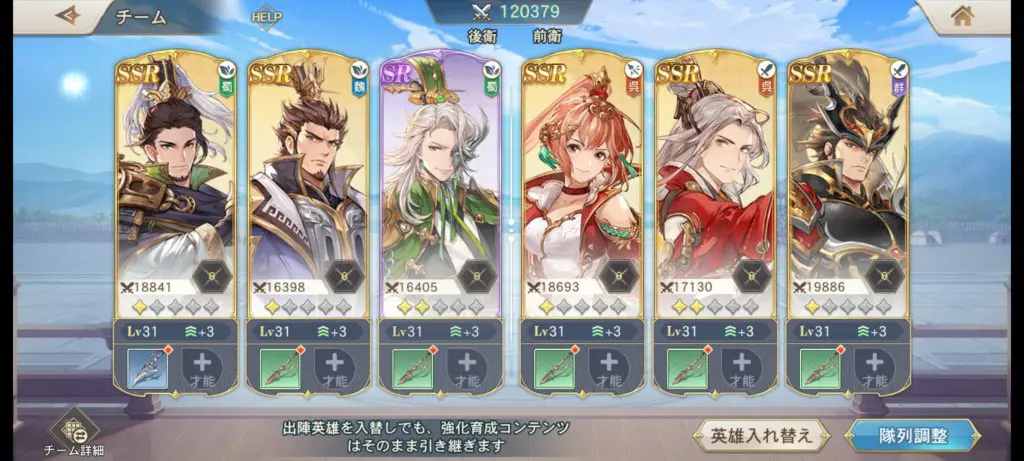
Task: Select the hero card with power 16398
Action: tap(308, 180)
